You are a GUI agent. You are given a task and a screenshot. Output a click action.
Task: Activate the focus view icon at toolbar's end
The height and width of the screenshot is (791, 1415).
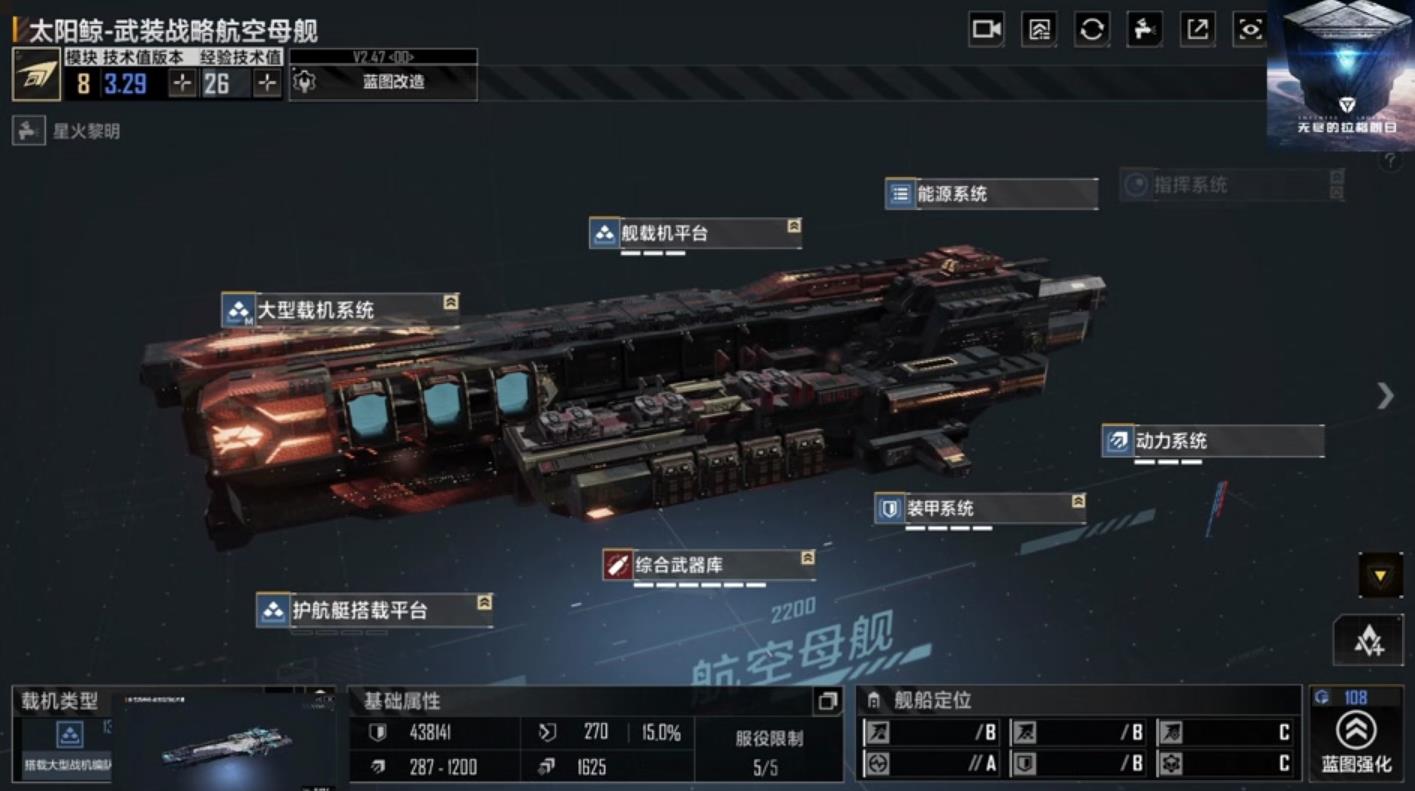(x=1252, y=30)
